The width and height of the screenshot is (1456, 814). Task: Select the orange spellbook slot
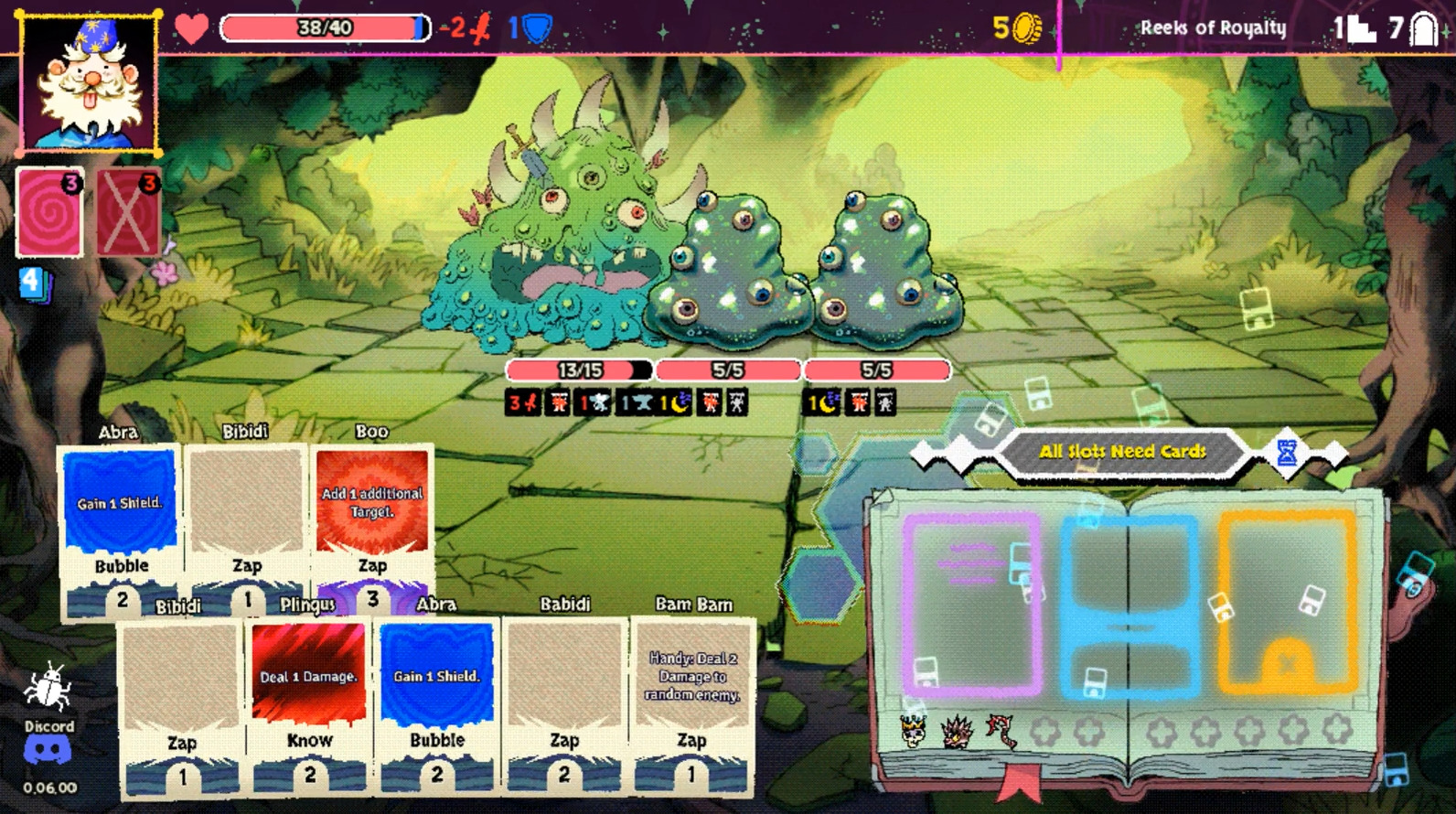(x=1287, y=604)
